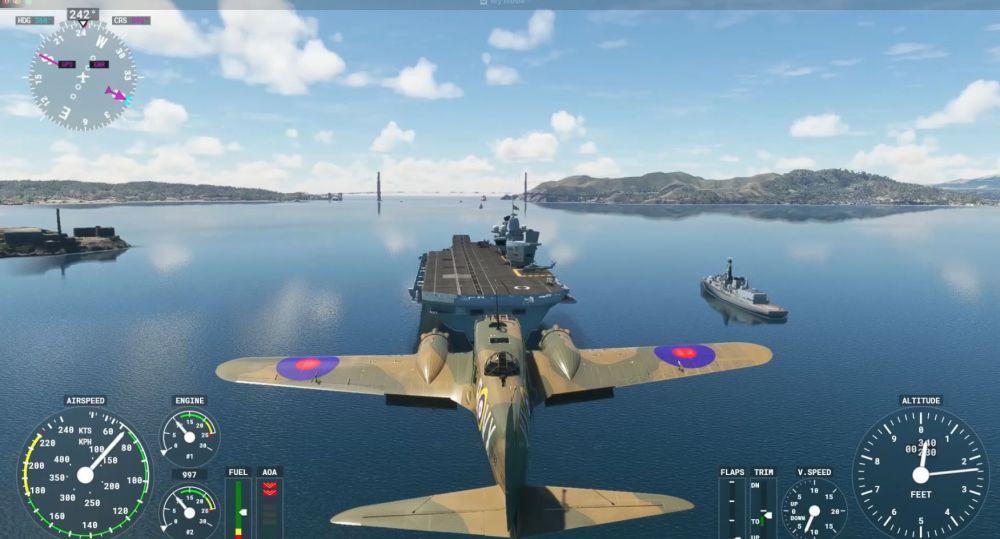
Task: Click the heading compass rose
Action: pos(82,77)
